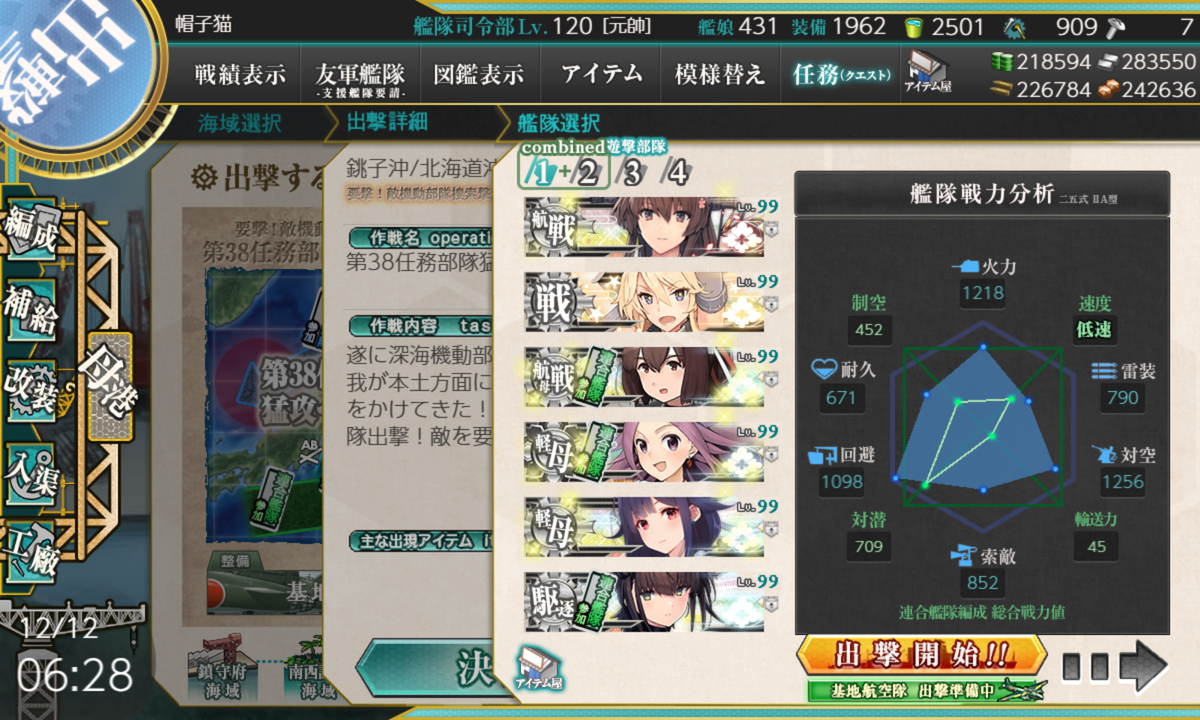
Task: Select the 駆逐 destroyer ship row
Action: tap(644, 602)
